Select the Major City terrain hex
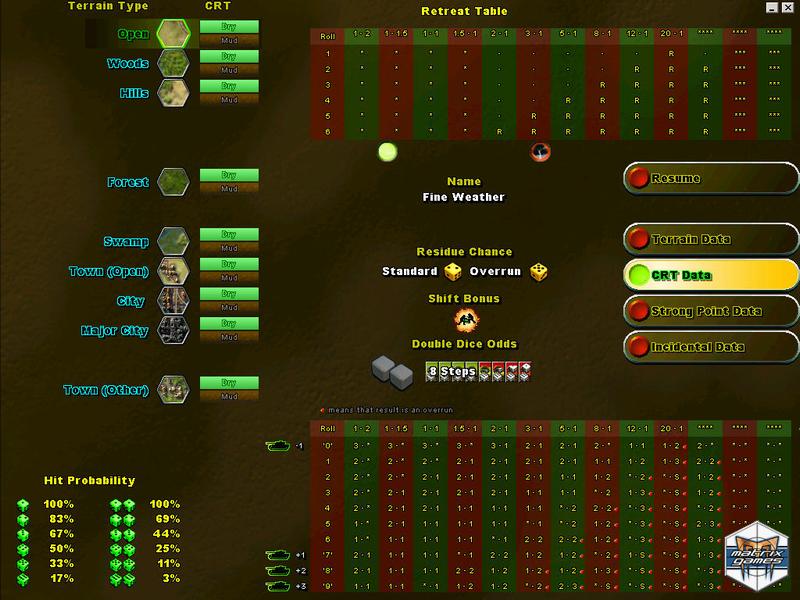Screen dimensions: 800x600 tap(171, 329)
